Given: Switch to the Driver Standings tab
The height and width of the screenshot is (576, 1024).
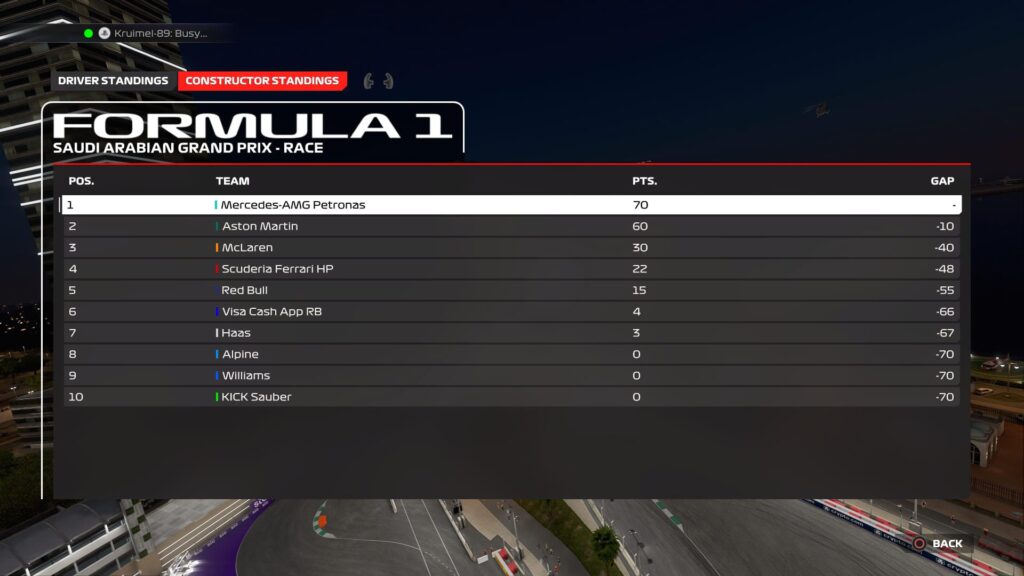Looking at the screenshot, I should point(113,81).
